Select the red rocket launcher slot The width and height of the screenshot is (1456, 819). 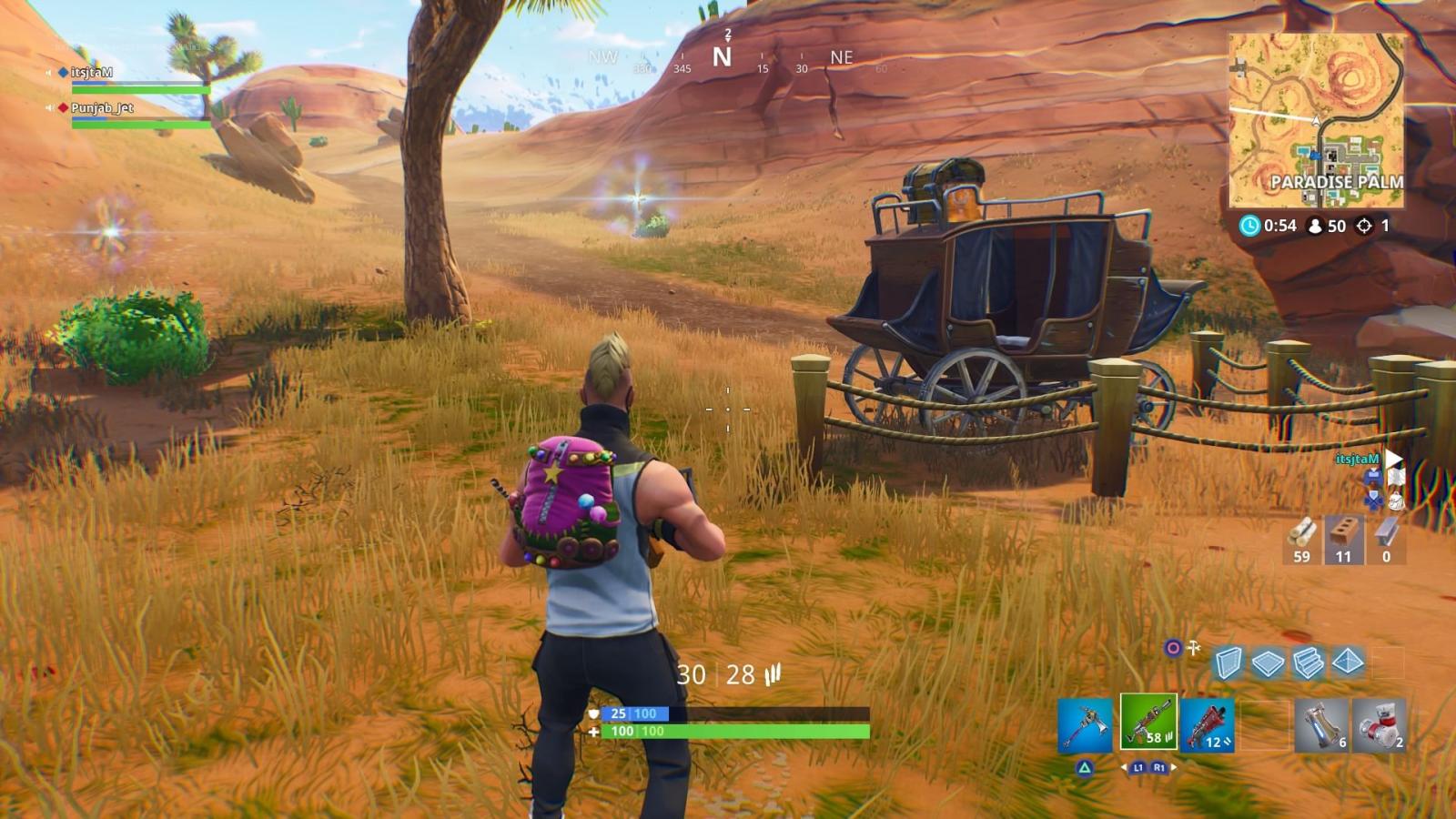pos(1207,725)
